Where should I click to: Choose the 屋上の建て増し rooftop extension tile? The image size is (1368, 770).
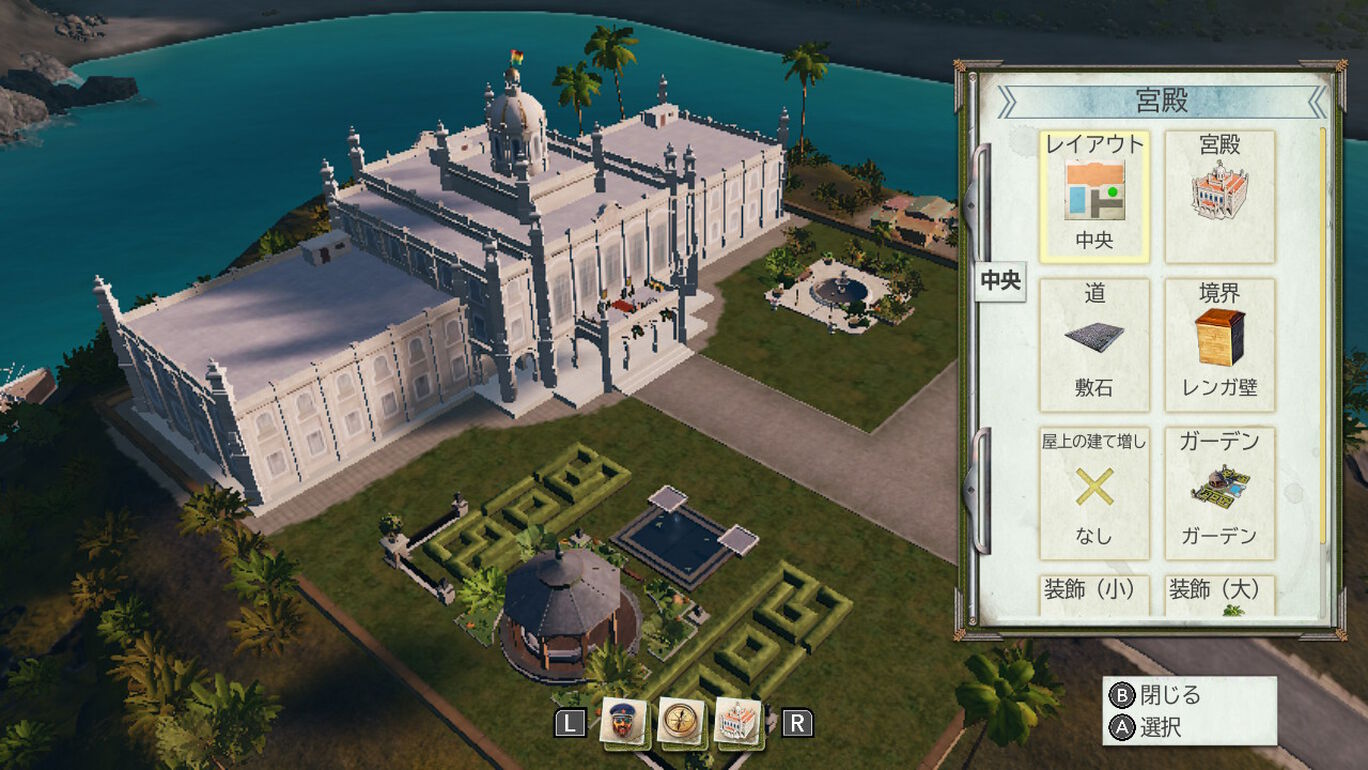coord(1095,492)
